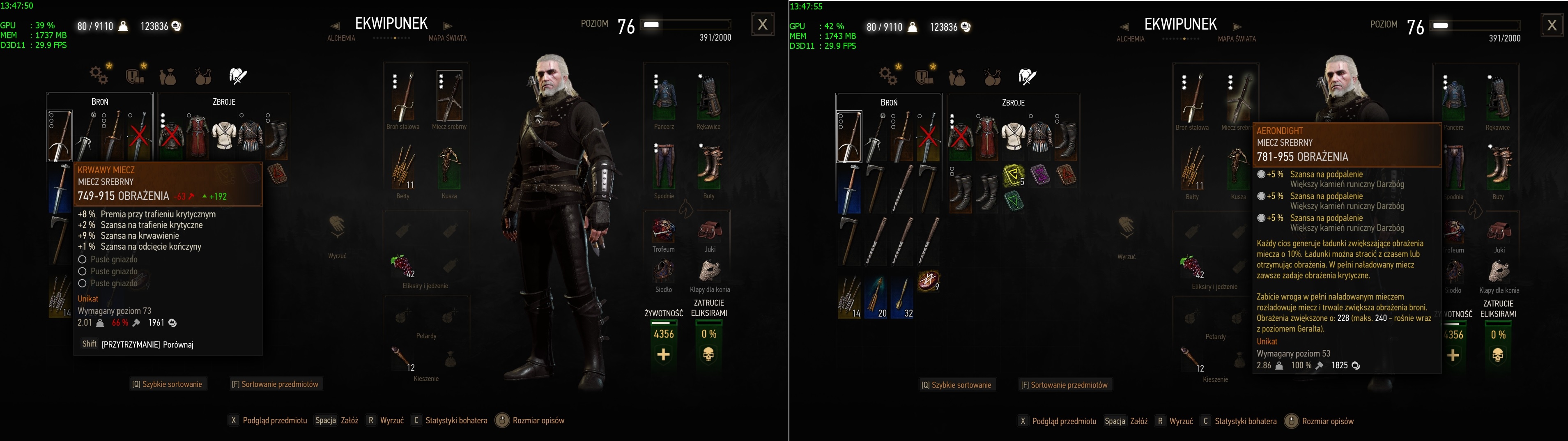Select the green glyph item
Image resolution: width=1568 pixels, height=441 pixels.
click(1014, 201)
